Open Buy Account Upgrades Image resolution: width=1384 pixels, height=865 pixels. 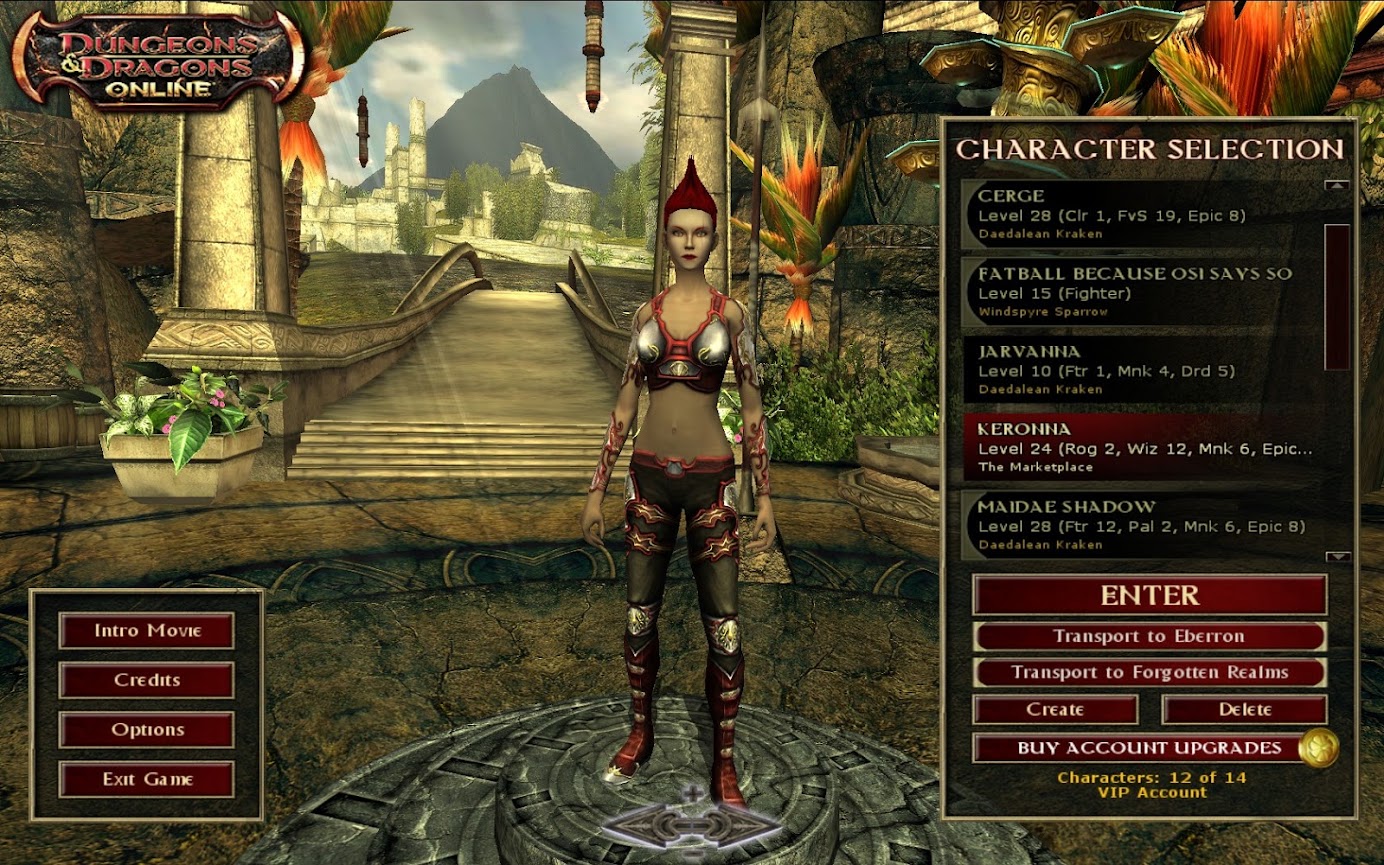tap(1135, 748)
